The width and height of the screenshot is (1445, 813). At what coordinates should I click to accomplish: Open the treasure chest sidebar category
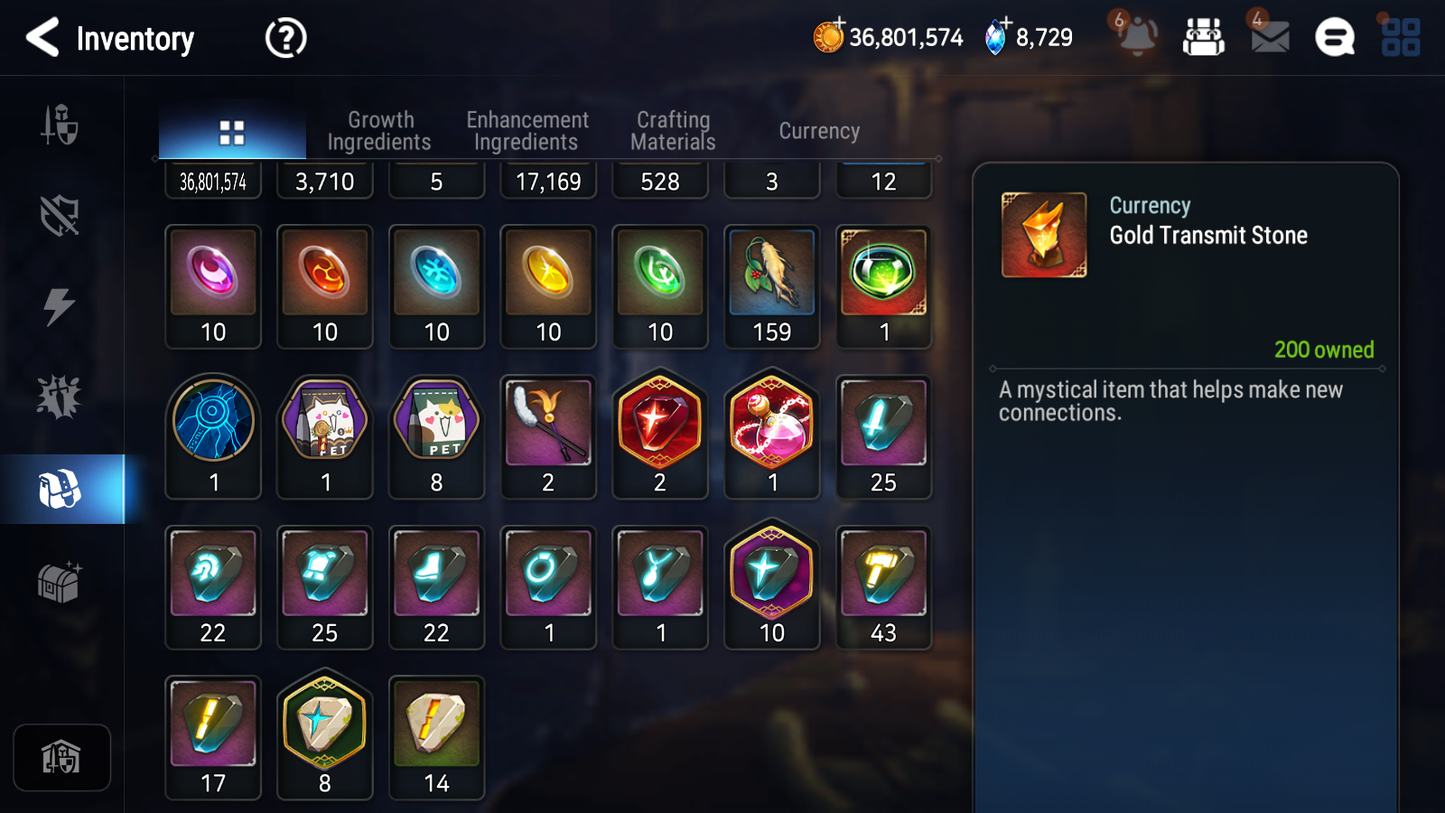[60, 581]
